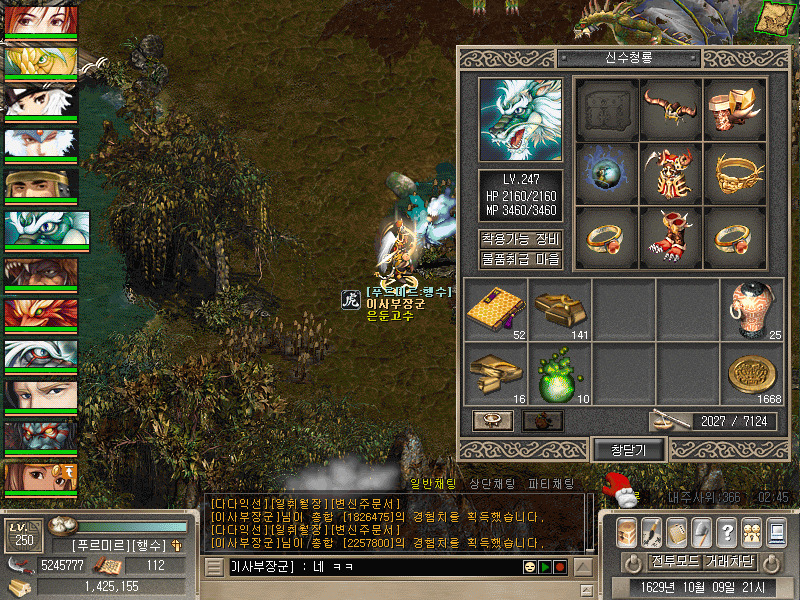Select the golden belt equipment slot

(734, 172)
